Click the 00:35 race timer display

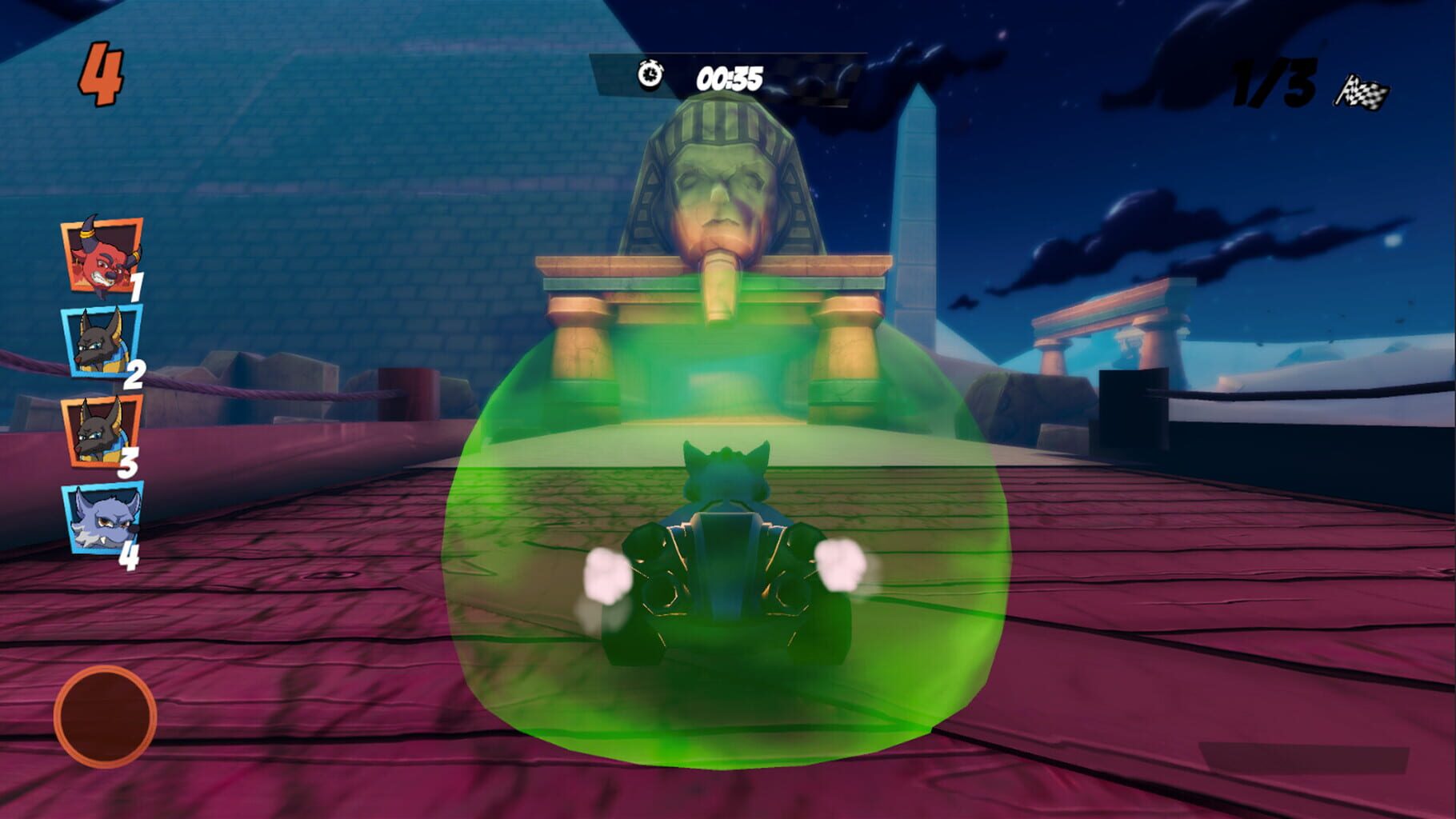[x=730, y=76]
